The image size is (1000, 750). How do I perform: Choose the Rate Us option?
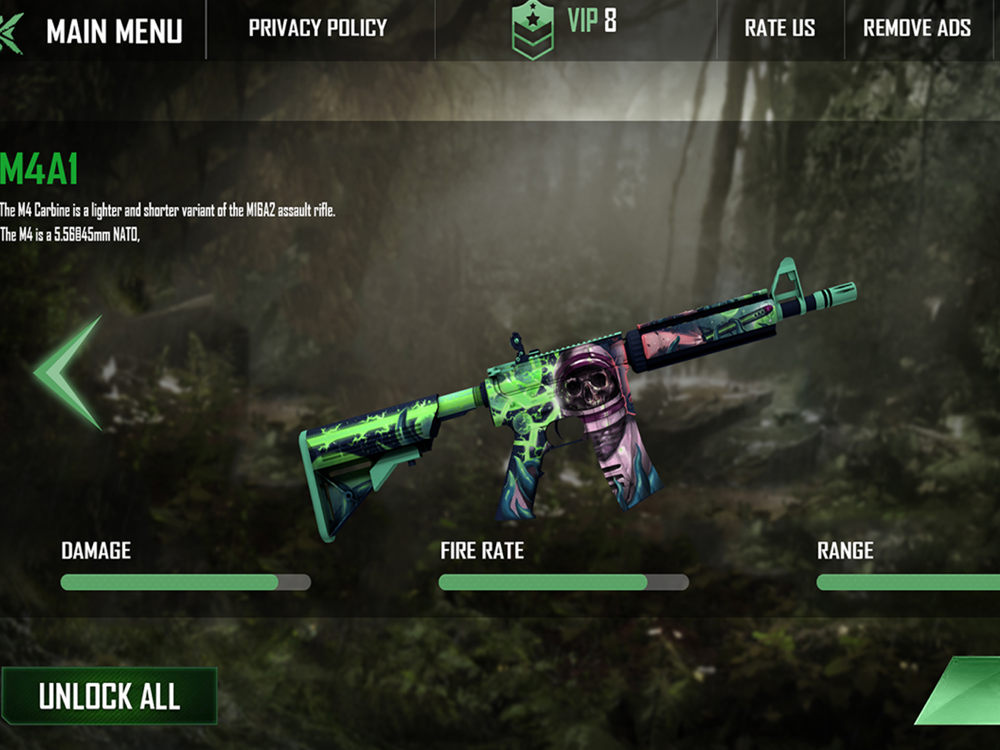click(779, 28)
